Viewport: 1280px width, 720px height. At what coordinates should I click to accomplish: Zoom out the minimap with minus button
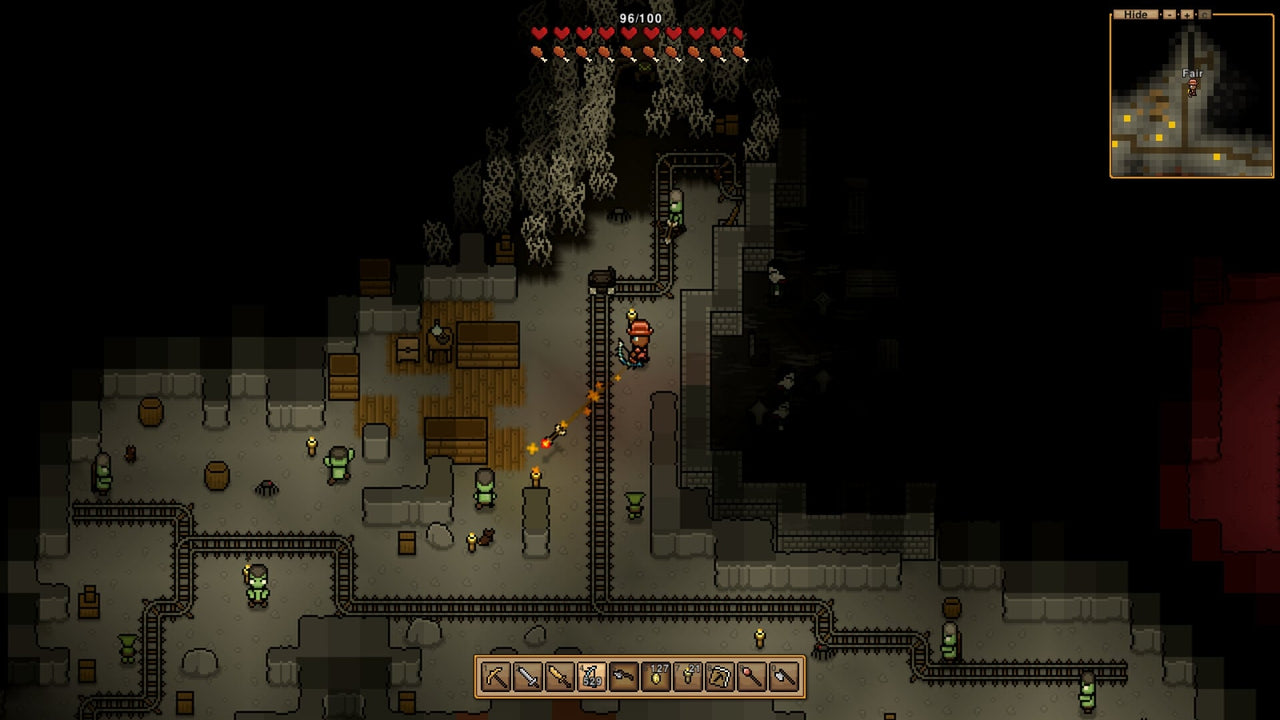pyautogui.click(x=1169, y=14)
